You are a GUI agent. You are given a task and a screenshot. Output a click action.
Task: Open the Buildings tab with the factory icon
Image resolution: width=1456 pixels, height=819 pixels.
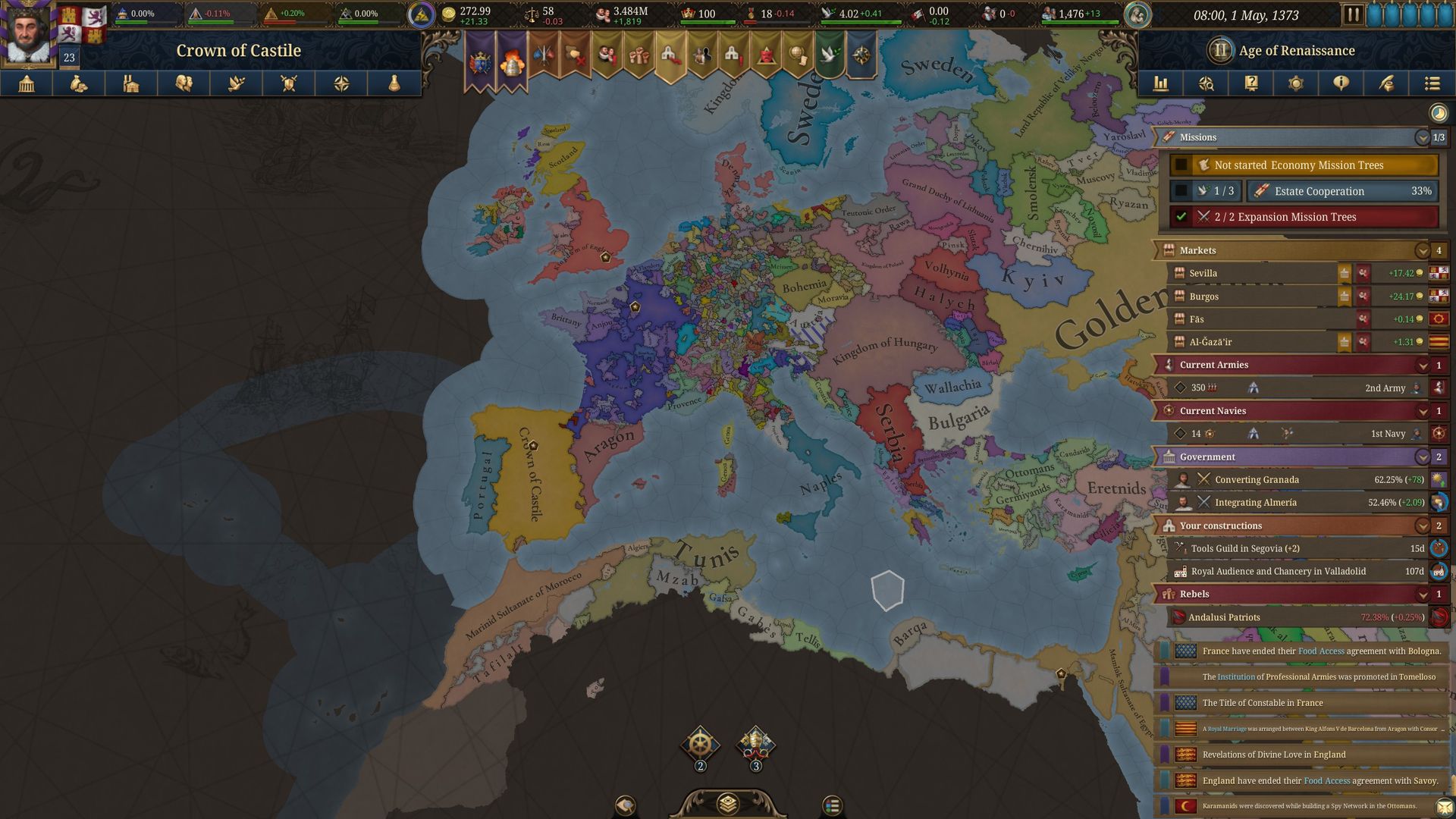click(x=132, y=84)
